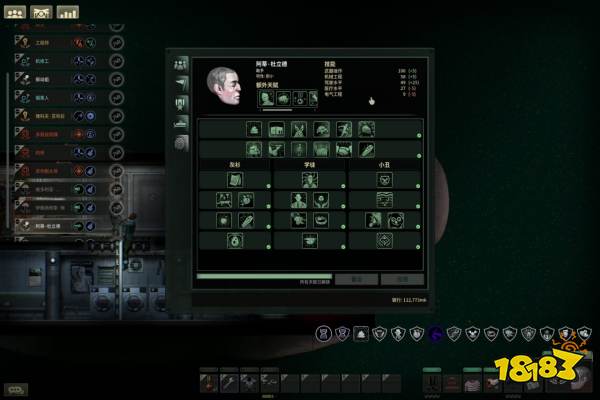Viewport: 600px width, 400px height.
Task: Select the first hotbar item slot
Action: (209, 382)
